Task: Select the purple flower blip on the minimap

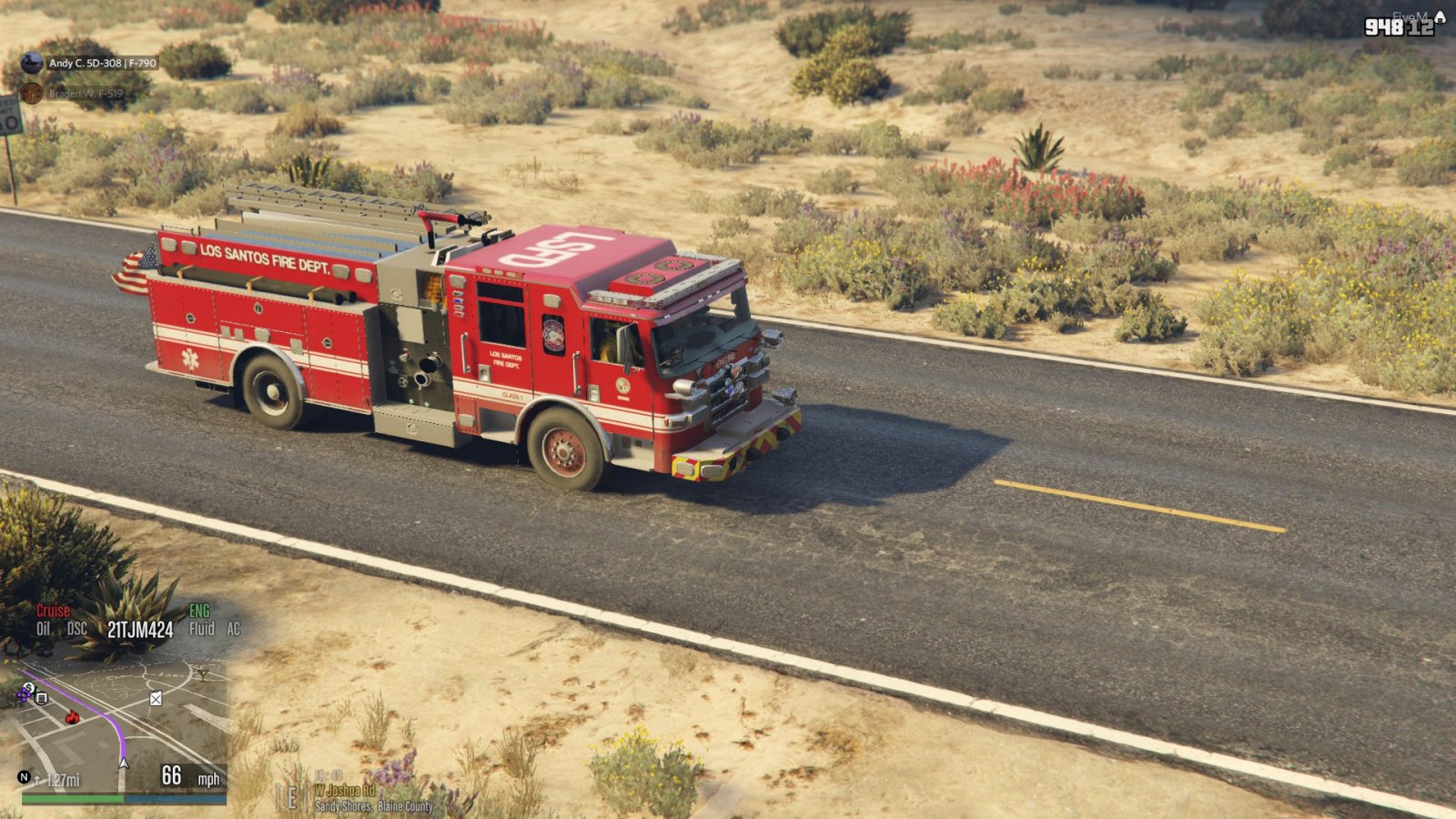Action: pos(23,694)
